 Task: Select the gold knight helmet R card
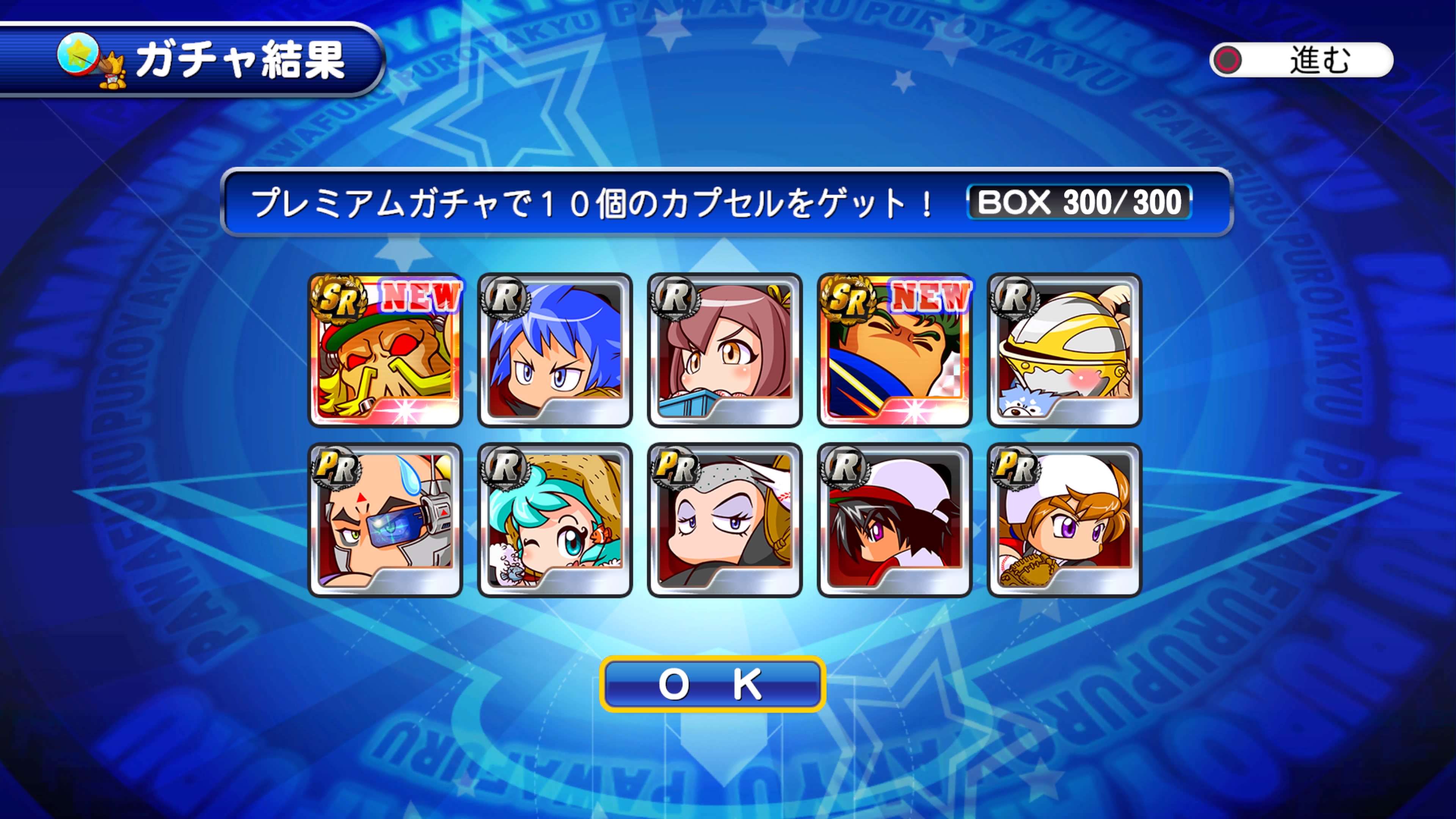coord(1064,350)
